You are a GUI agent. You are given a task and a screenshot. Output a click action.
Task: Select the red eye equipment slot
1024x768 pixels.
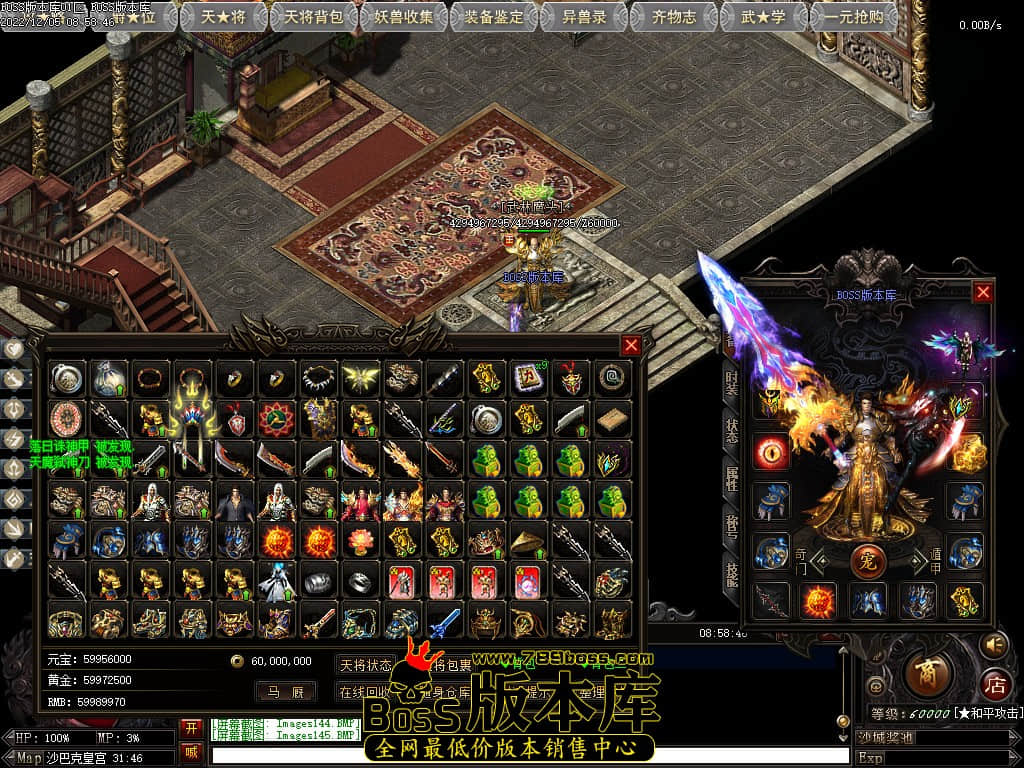click(x=770, y=450)
